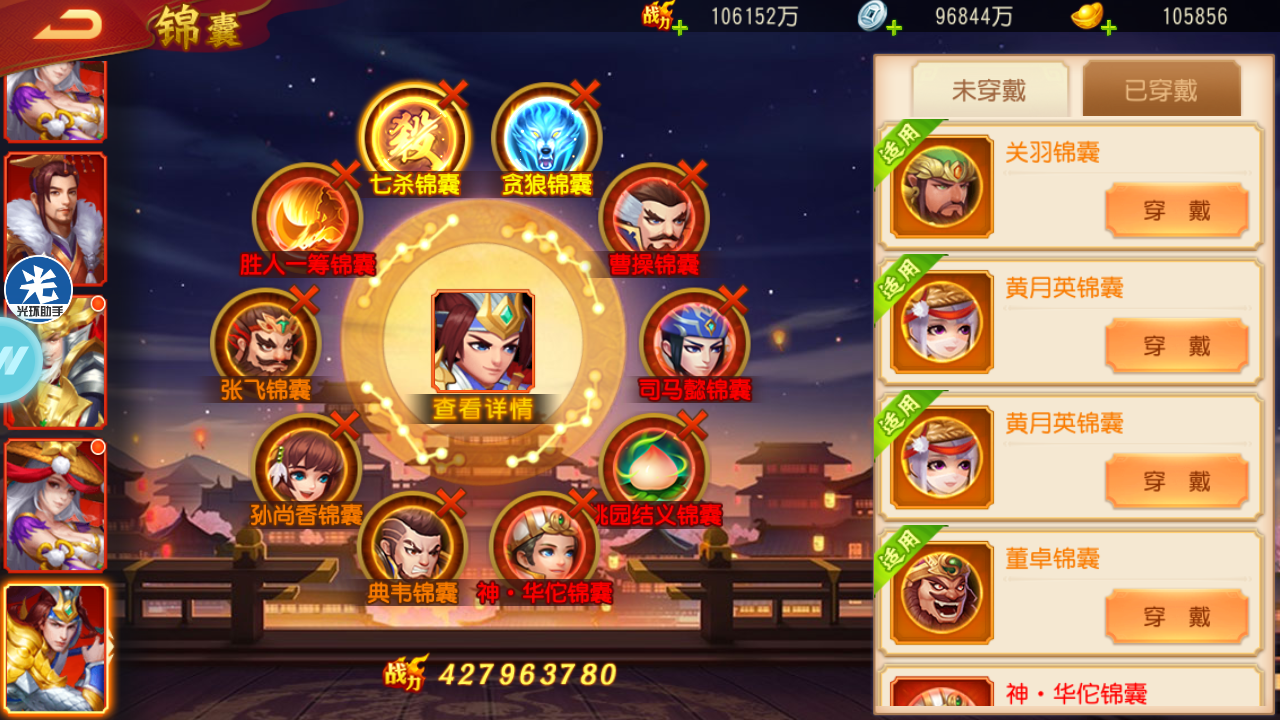
Task: Add more gold ingots with plus icon
Action: point(1108,27)
